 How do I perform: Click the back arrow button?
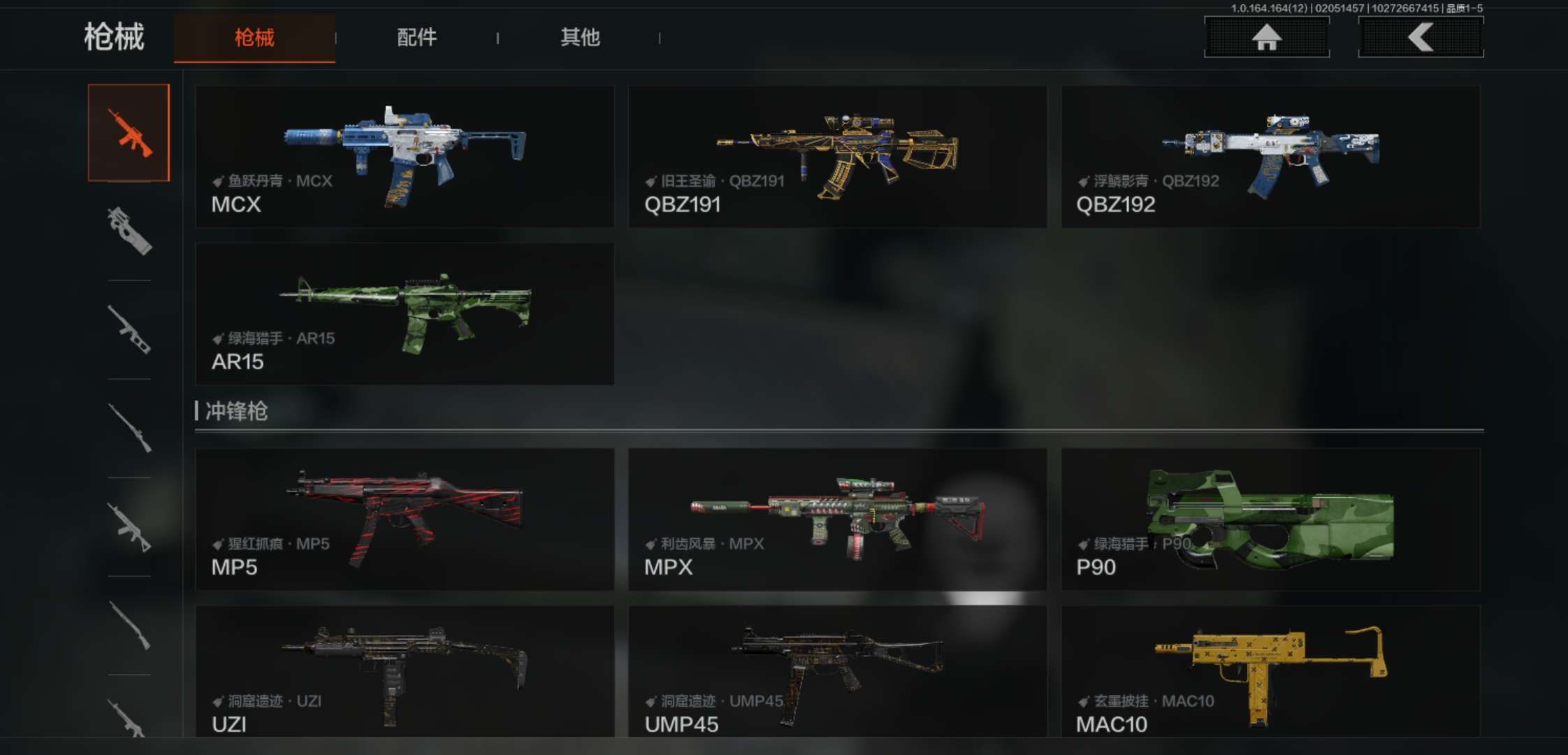coord(1421,37)
